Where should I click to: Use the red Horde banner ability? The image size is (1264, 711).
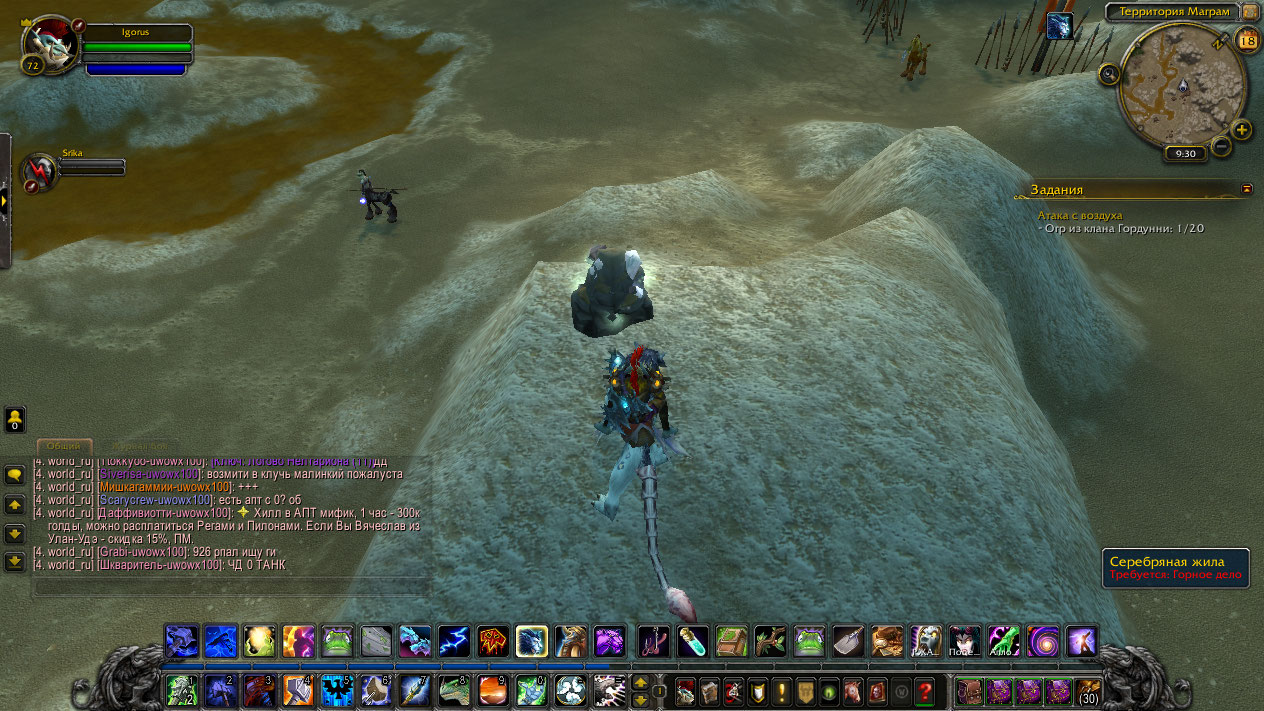point(493,641)
